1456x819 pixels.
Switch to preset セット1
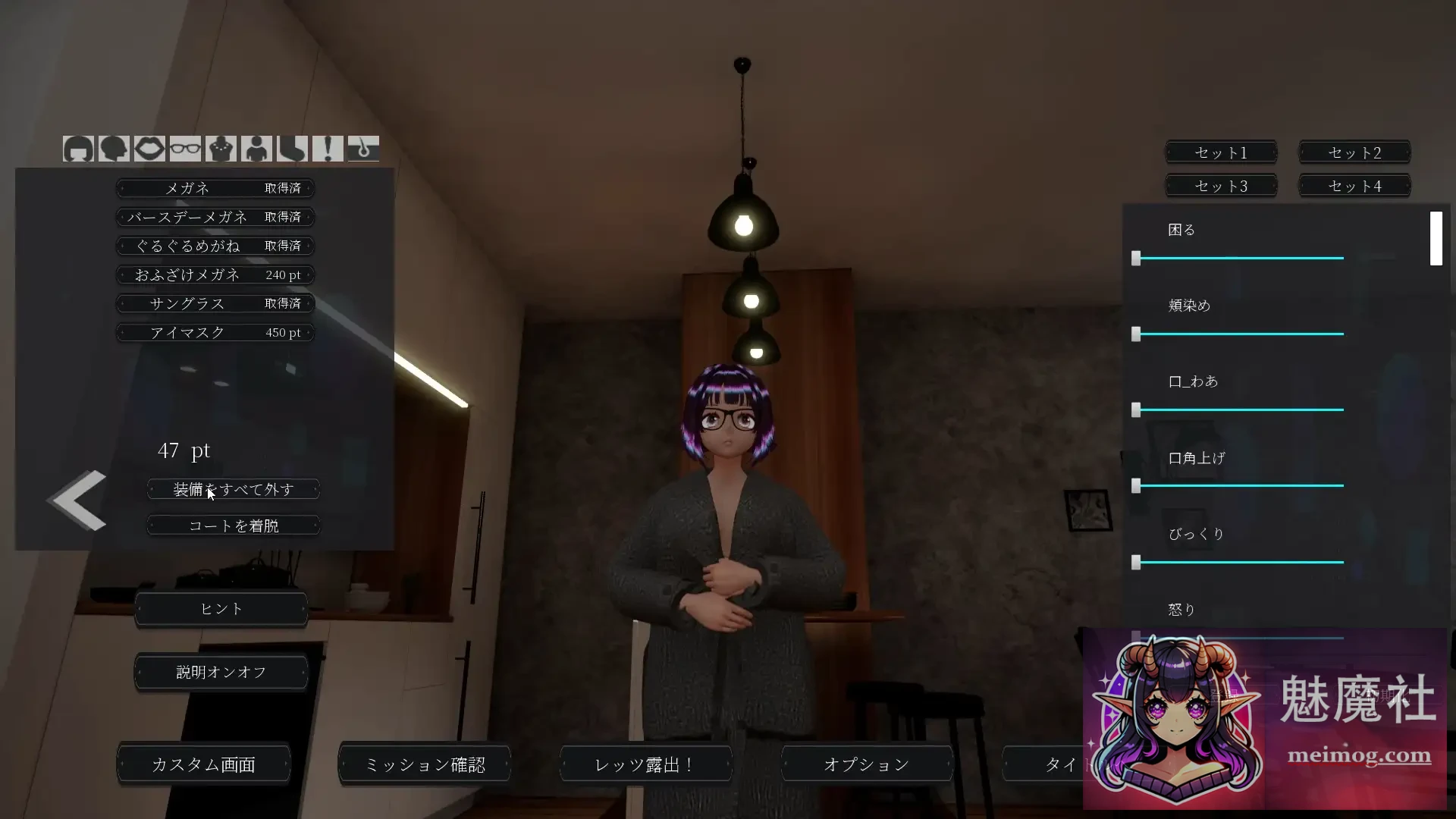tap(1220, 152)
